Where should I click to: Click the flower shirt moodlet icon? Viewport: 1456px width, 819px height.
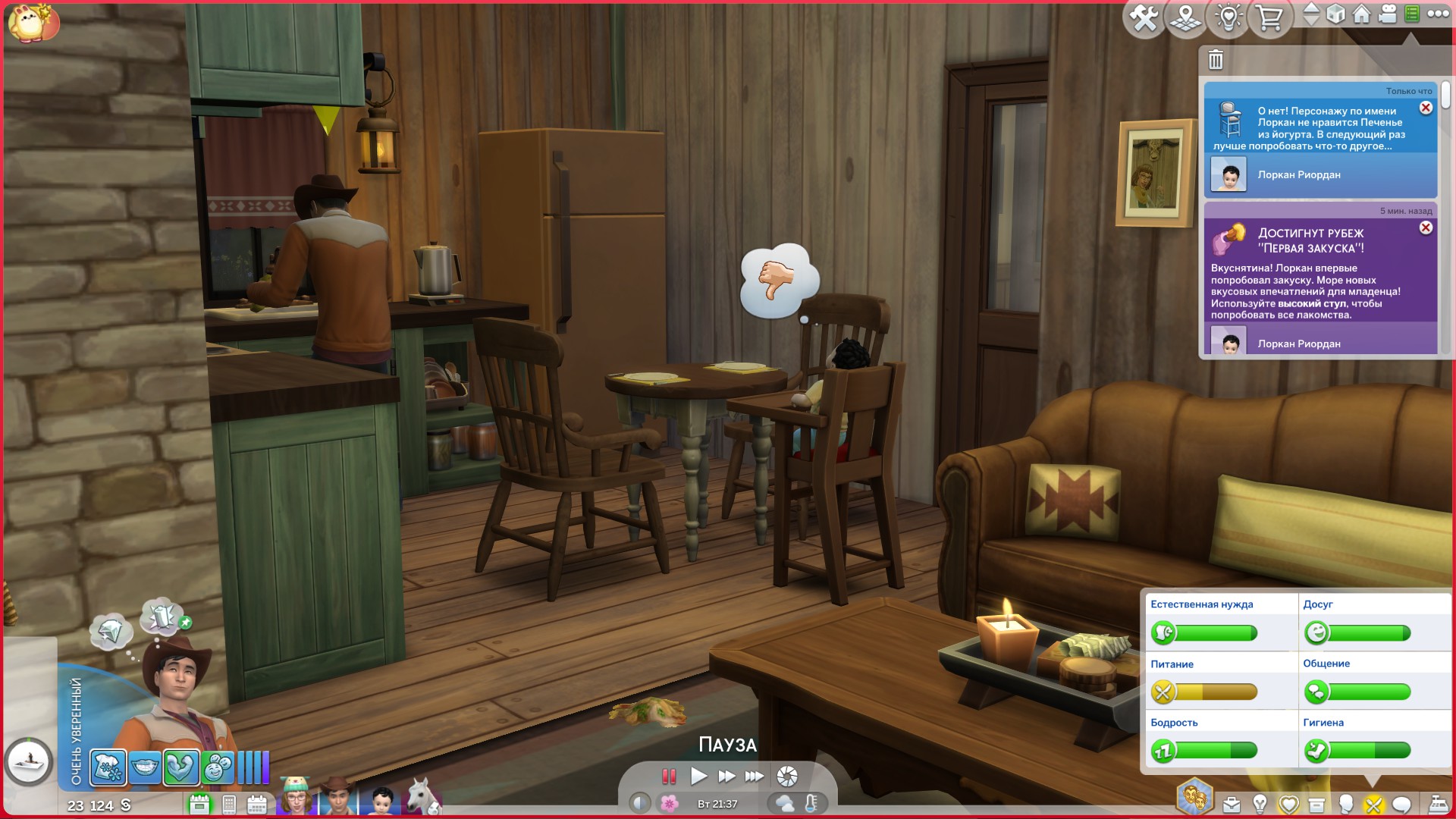pos(108,767)
